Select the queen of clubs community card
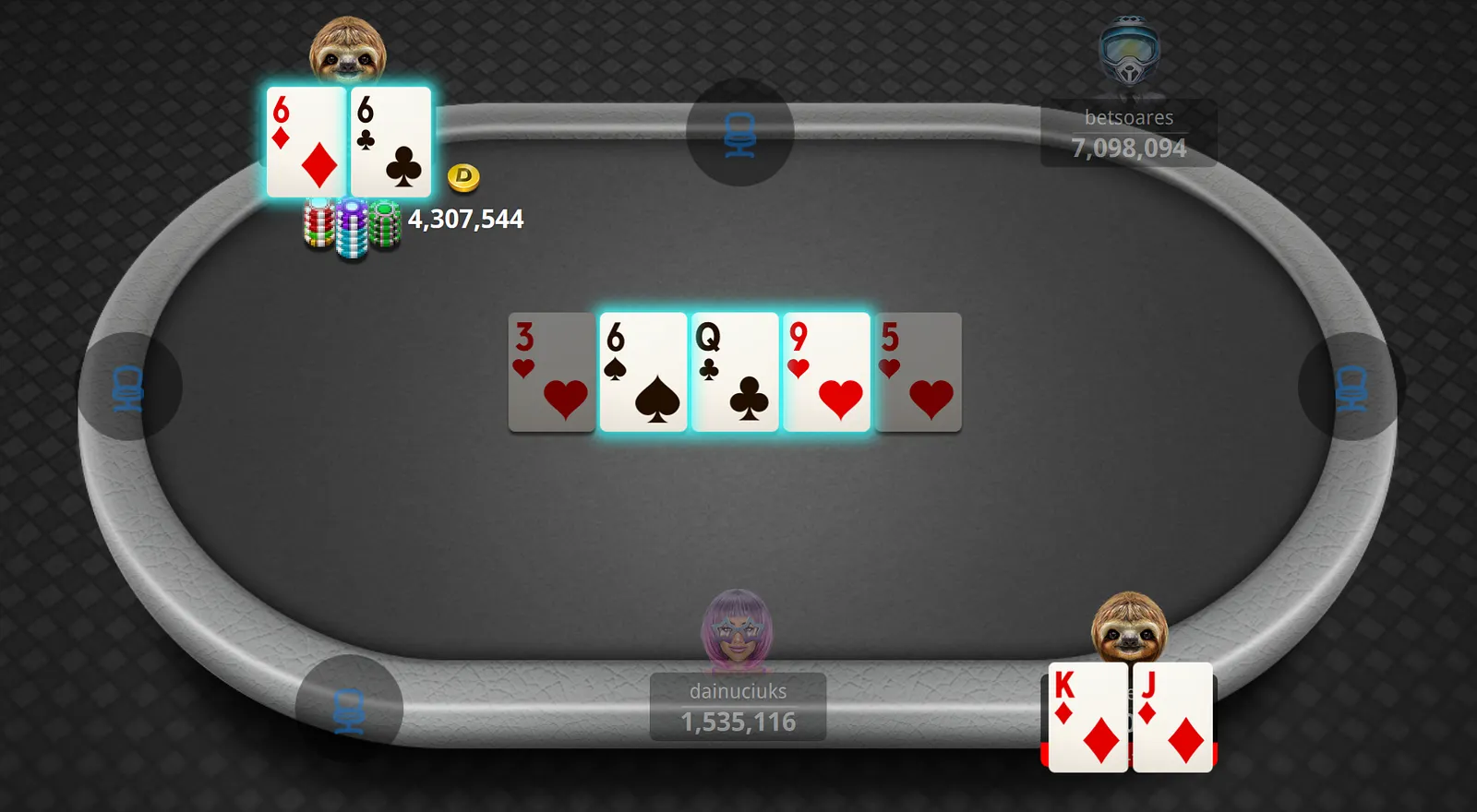This screenshot has height=812, width=1477. click(x=735, y=373)
